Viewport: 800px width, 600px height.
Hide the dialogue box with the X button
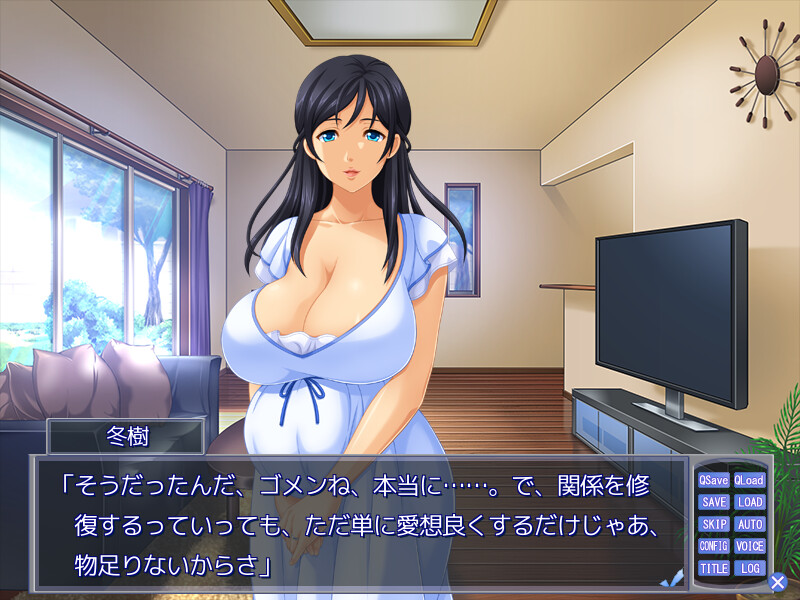tap(777, 579)
